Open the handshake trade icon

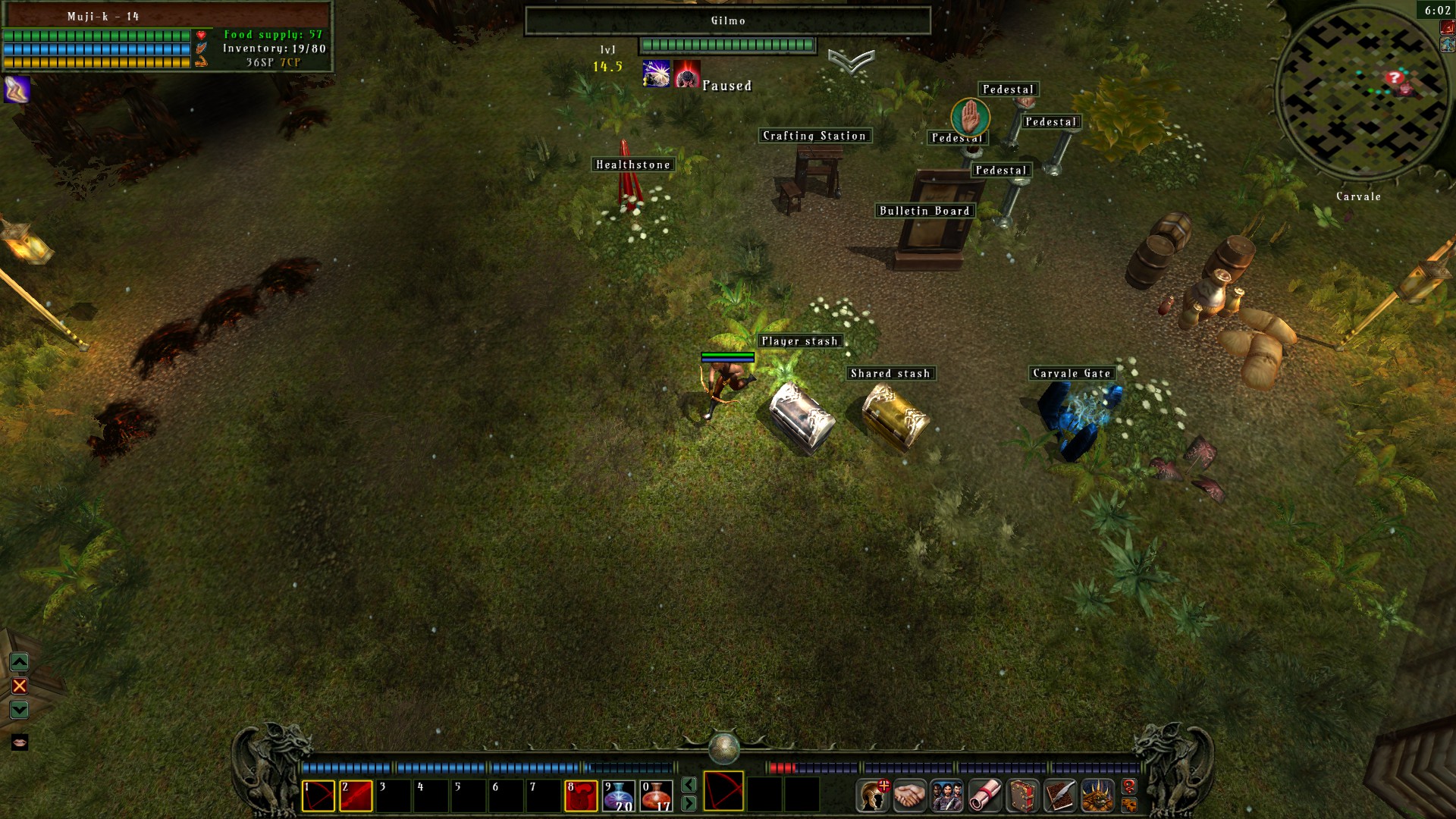pos(909,796)
